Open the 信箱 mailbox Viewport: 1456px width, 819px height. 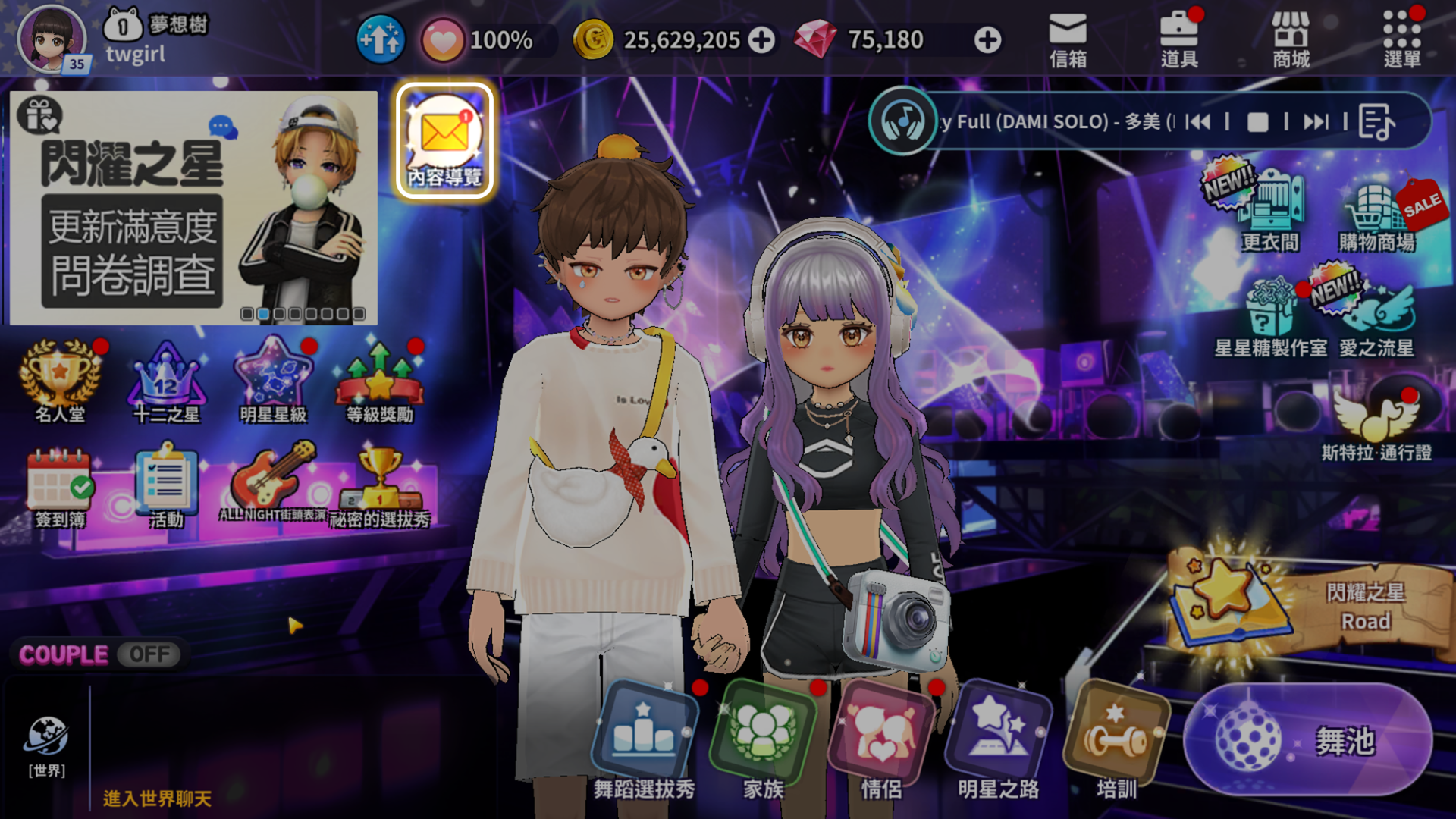tap(1068, 39)
